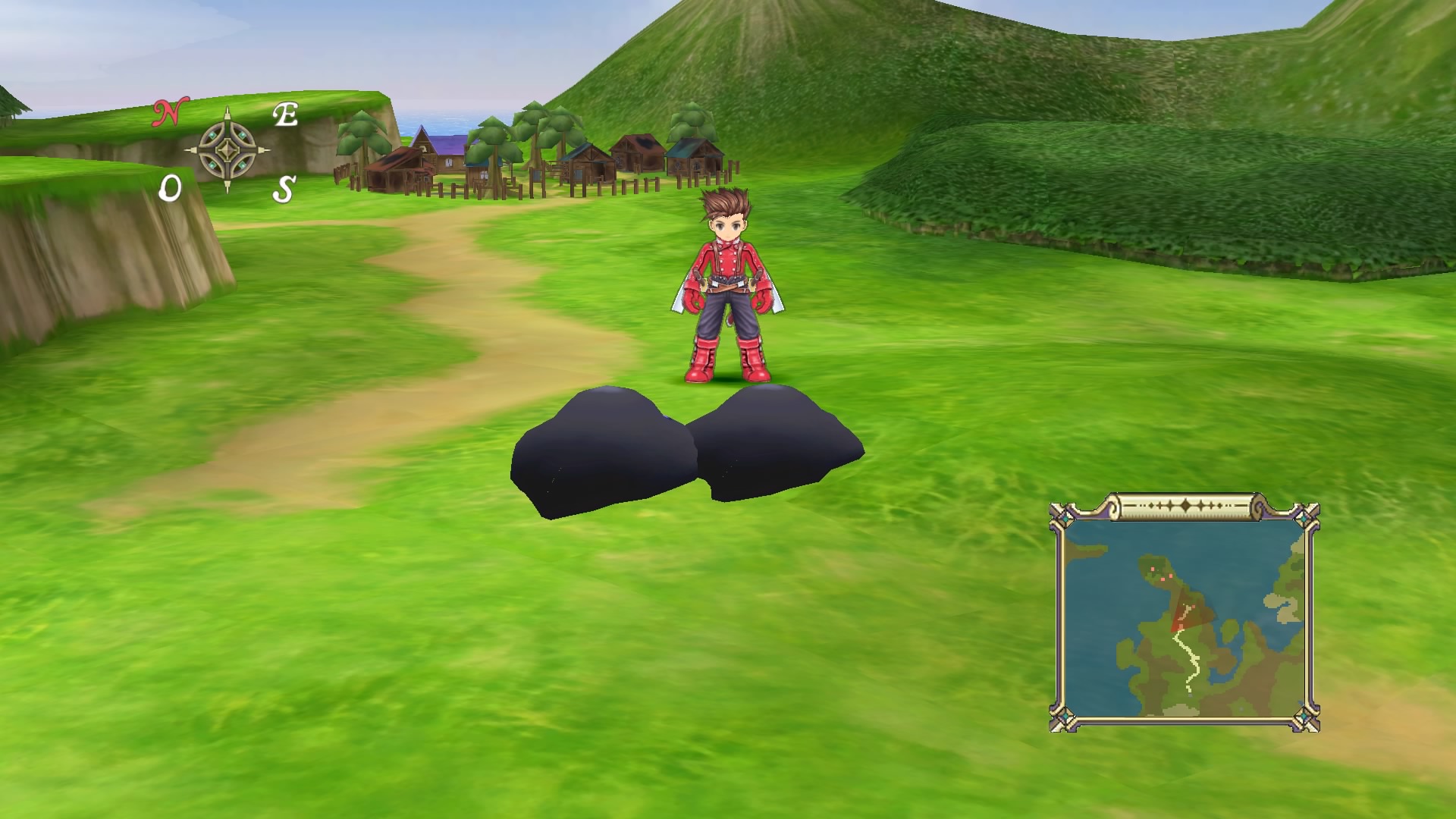Click the world minimap
1456x819 pixels.
coord(1185,618)
